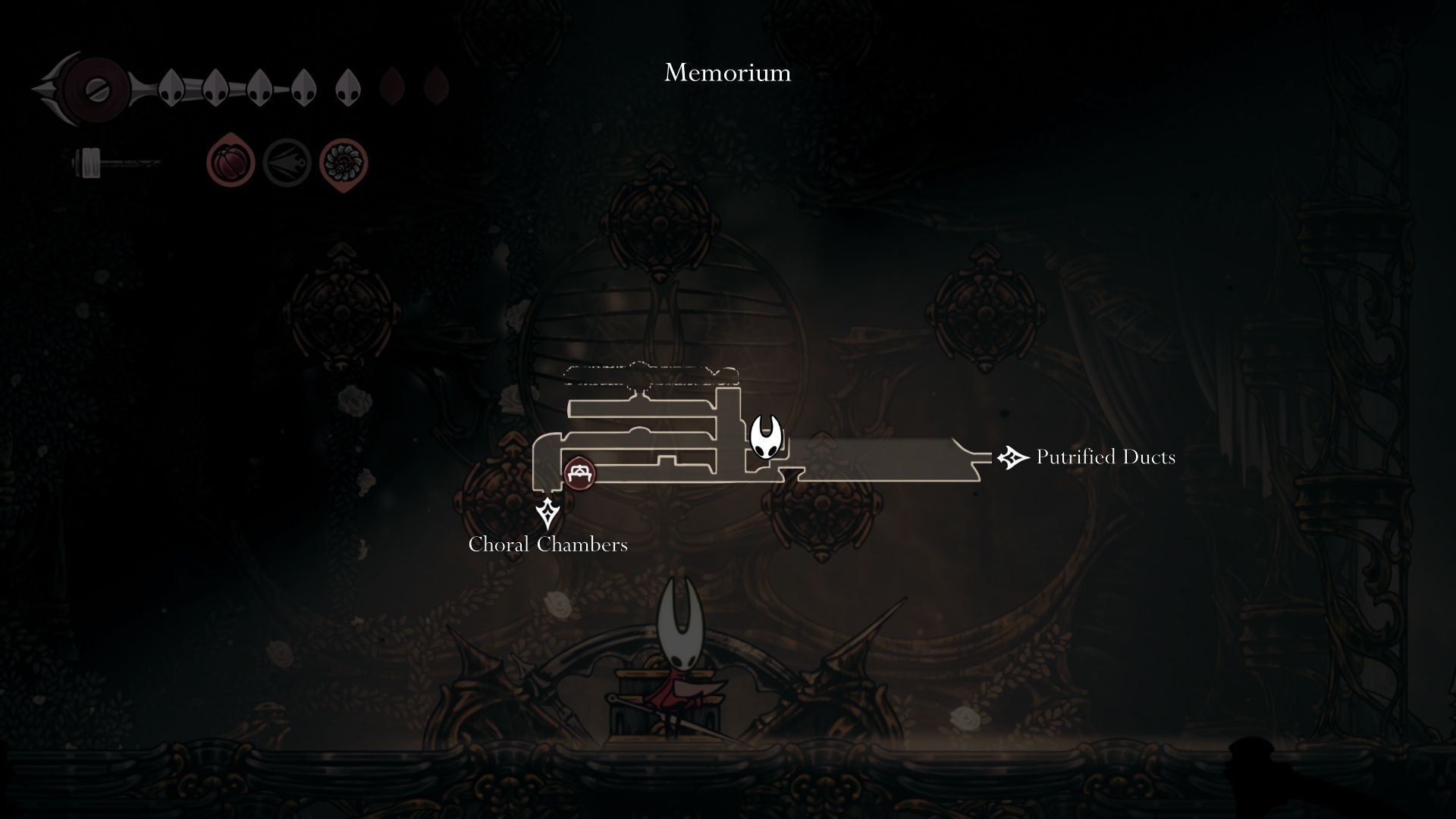
Task: Select the spiral flower tool icon
Action: coord(344,163)
